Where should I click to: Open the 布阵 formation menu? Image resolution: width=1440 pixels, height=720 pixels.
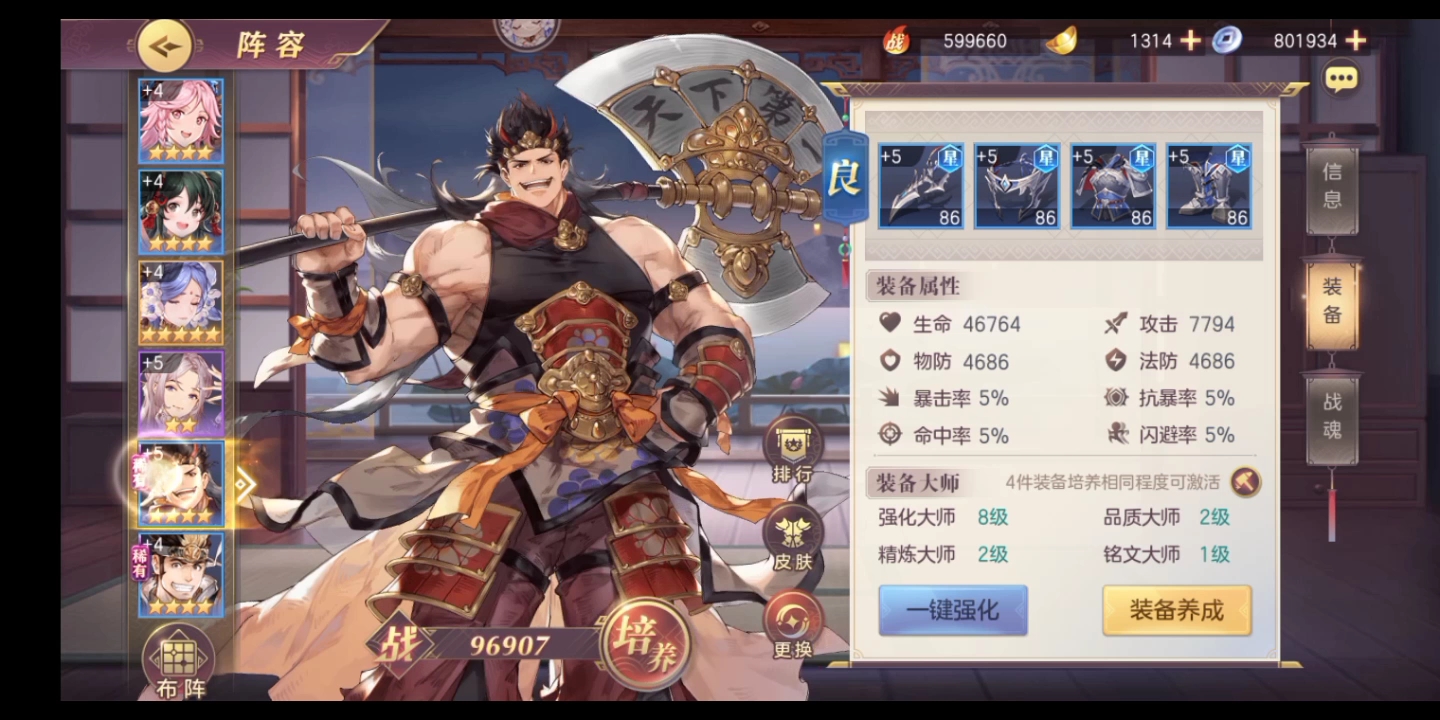(180, 662)
